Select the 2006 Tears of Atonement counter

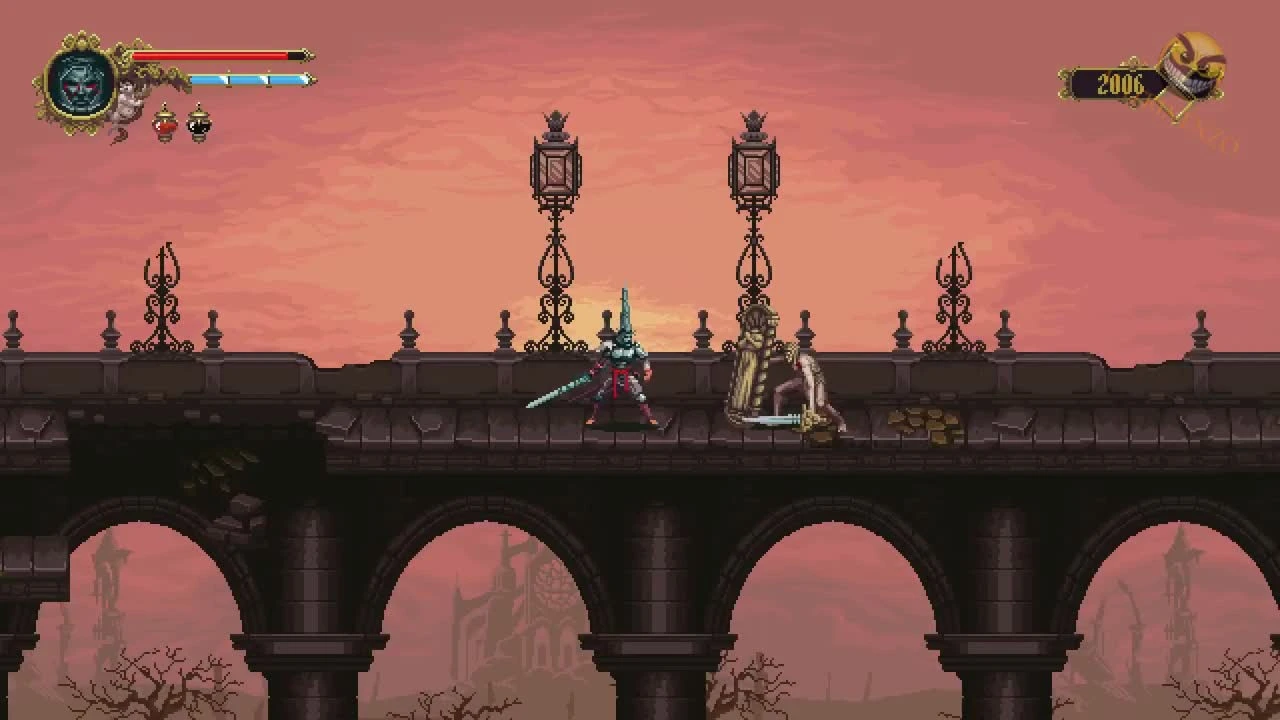[x=1122, y=85]
